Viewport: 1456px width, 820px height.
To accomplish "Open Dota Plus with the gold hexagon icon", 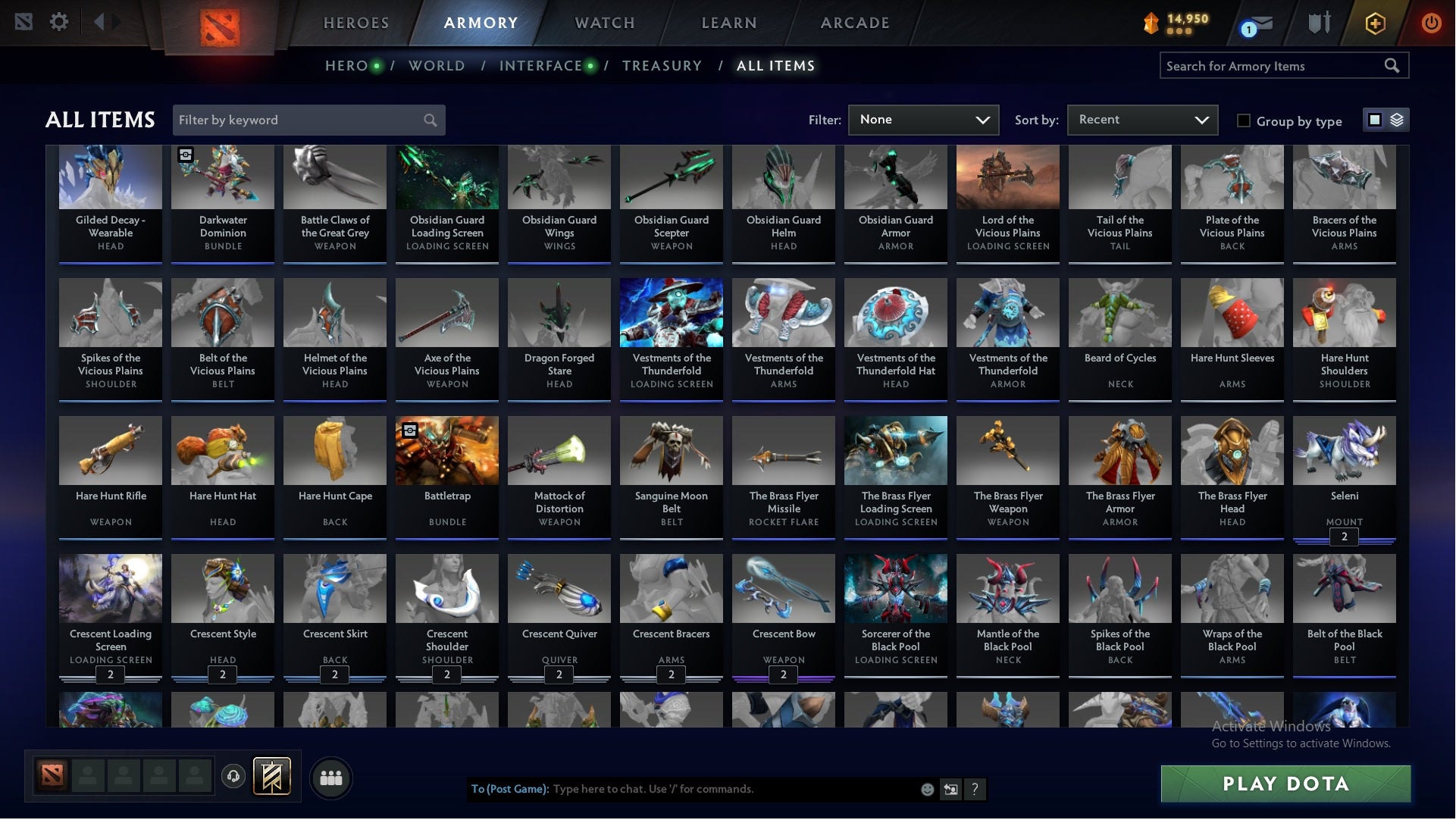I will coord(1374,23).
